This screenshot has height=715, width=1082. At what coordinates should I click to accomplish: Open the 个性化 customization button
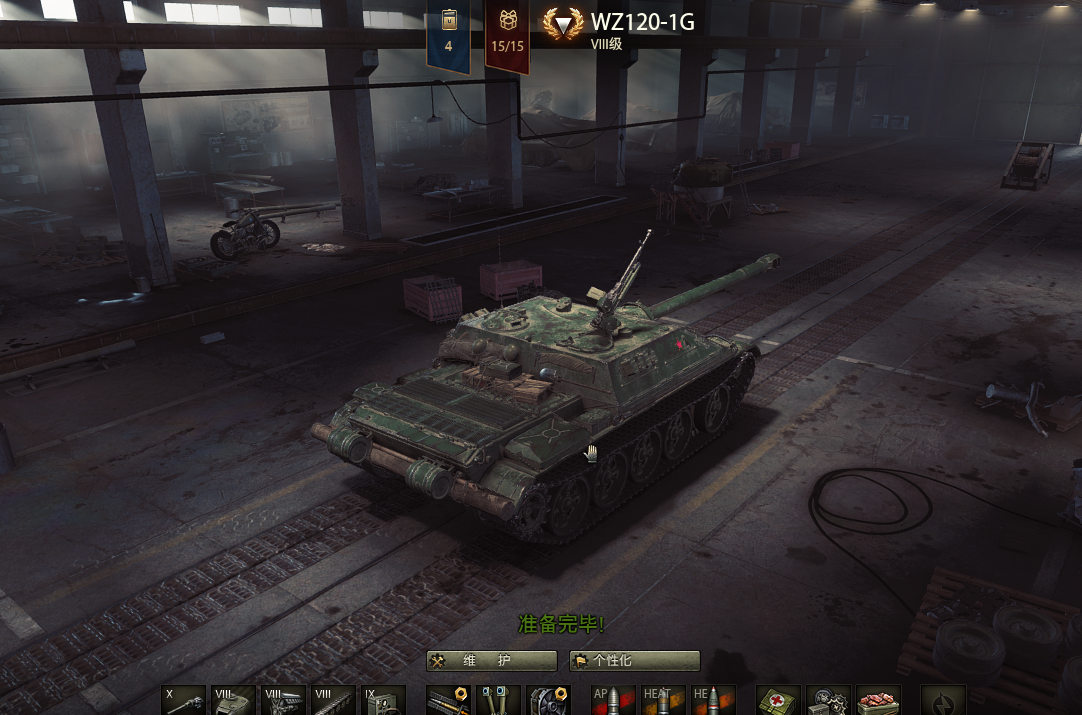click(x=635, y=661)
